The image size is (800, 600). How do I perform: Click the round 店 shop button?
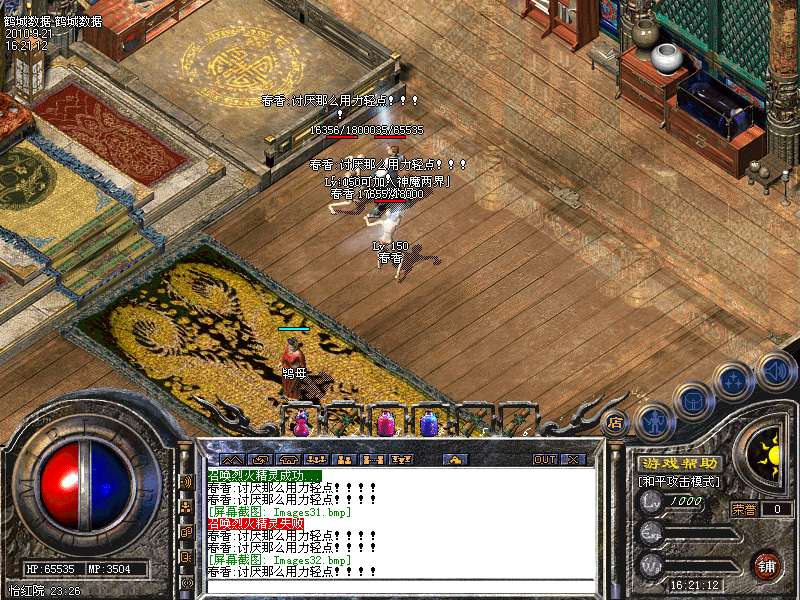coord(616,422)
